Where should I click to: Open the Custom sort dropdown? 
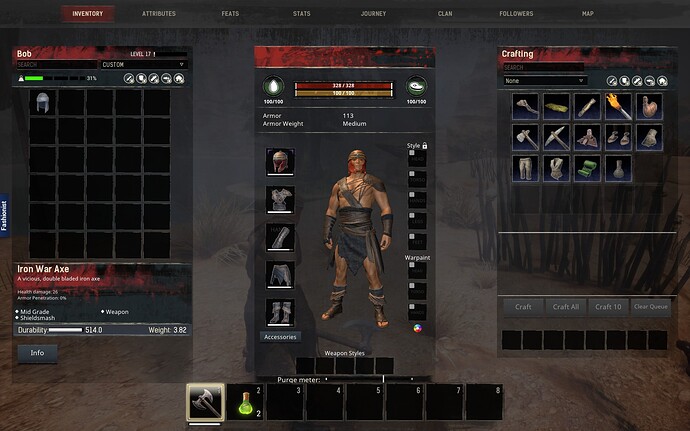143,65
